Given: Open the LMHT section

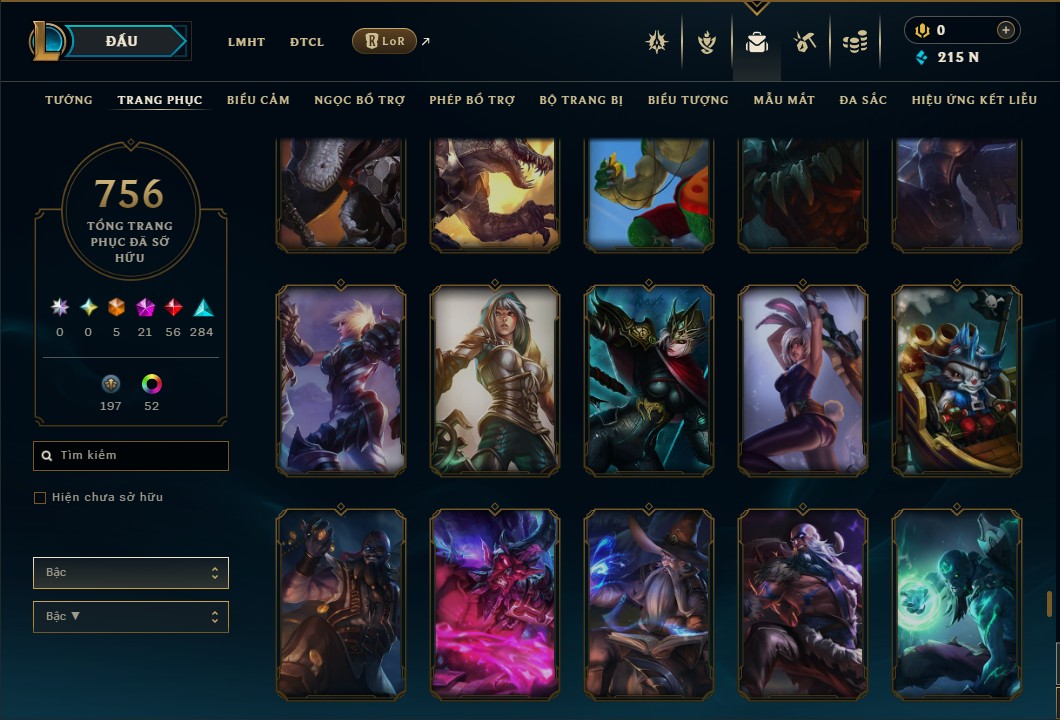Looking at the screenshot, I should point(246,42).
